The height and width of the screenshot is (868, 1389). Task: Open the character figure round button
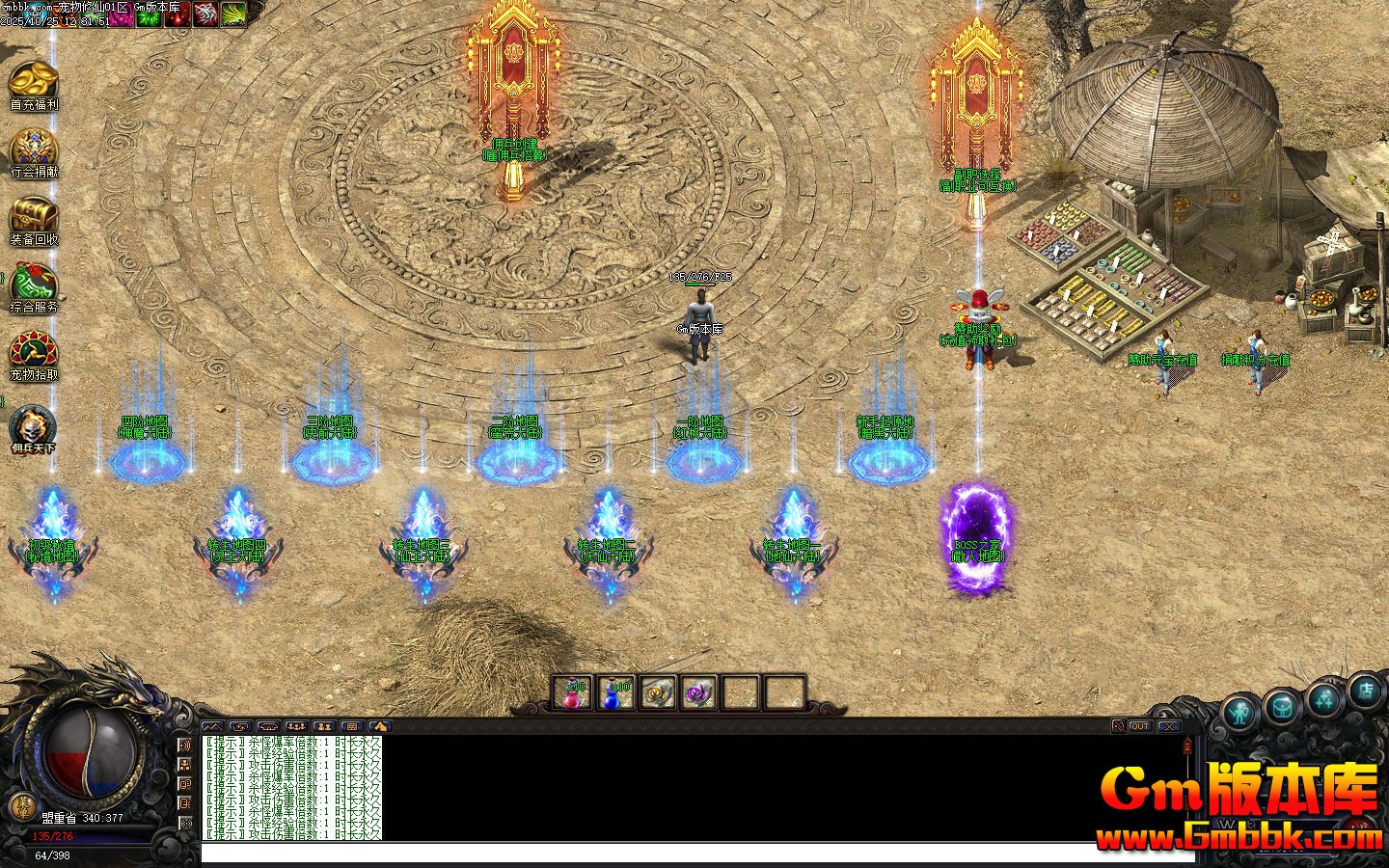click(x=1241, y=712)
